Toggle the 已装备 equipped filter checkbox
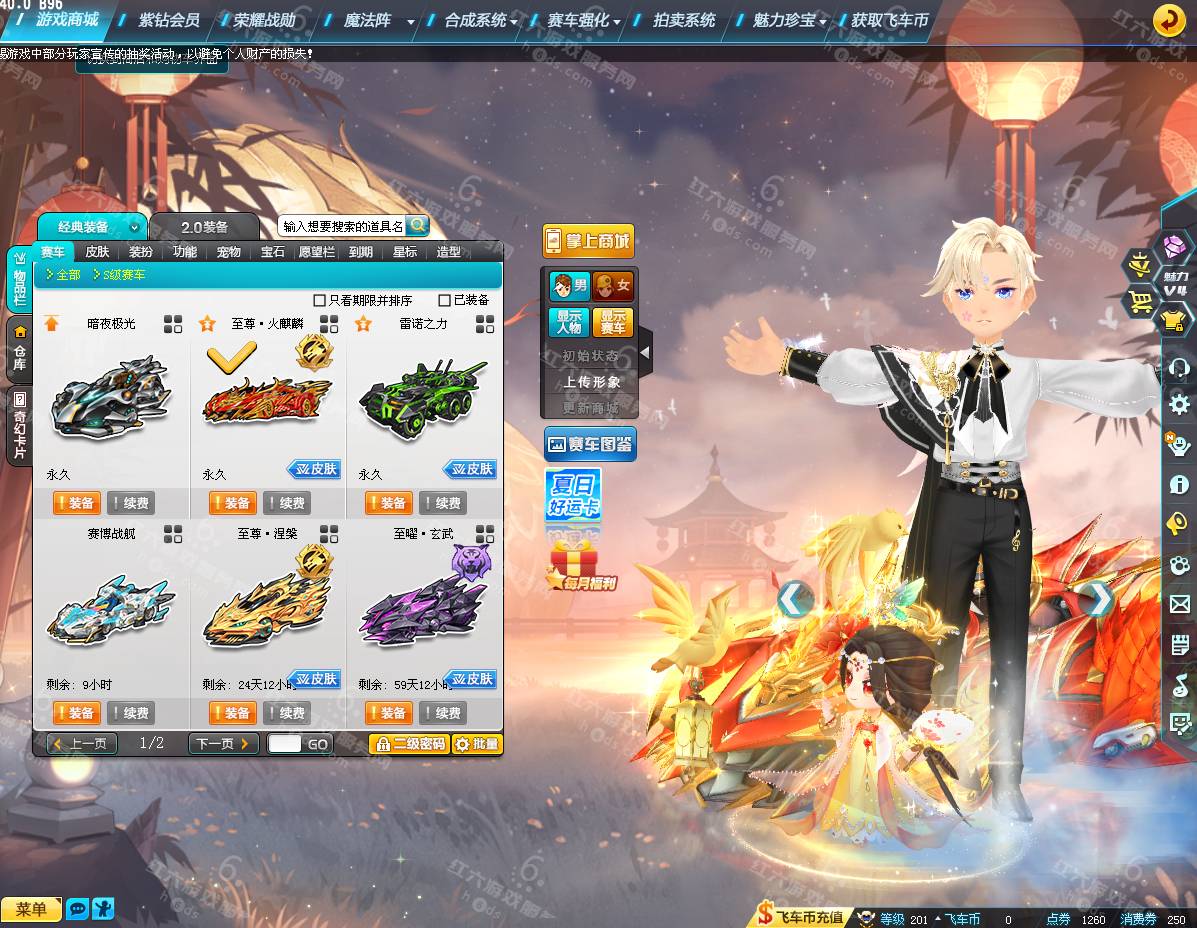 click(x=445, y=300)
